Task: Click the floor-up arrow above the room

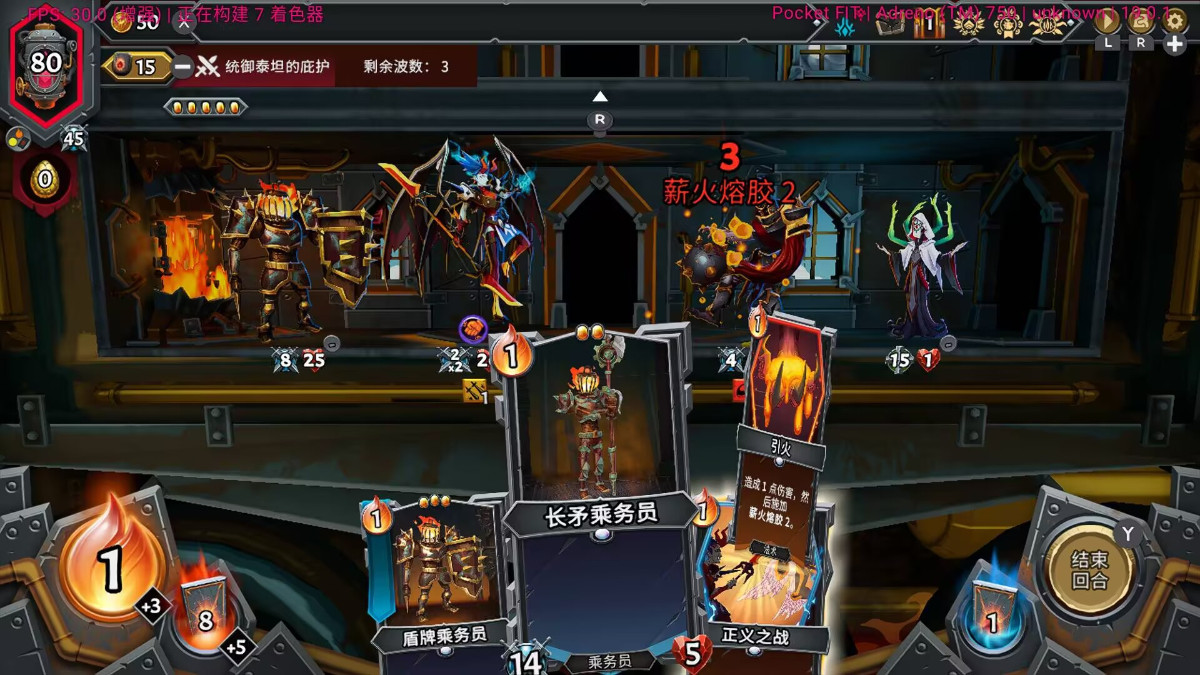Action: tap(600, 97)
